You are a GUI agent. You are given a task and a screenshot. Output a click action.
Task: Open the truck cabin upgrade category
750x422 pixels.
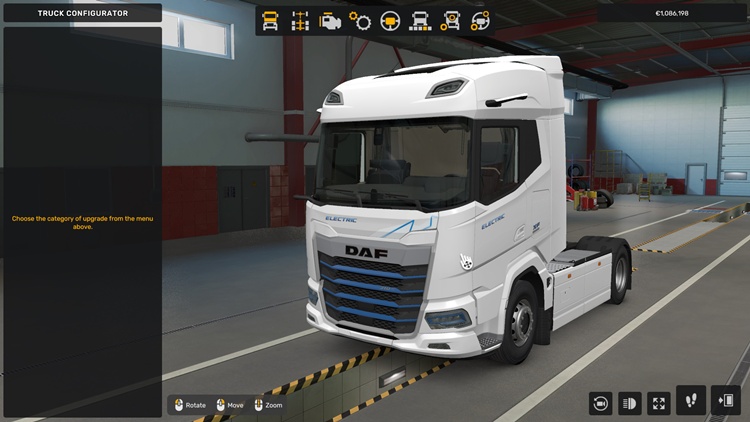(270, 20)
